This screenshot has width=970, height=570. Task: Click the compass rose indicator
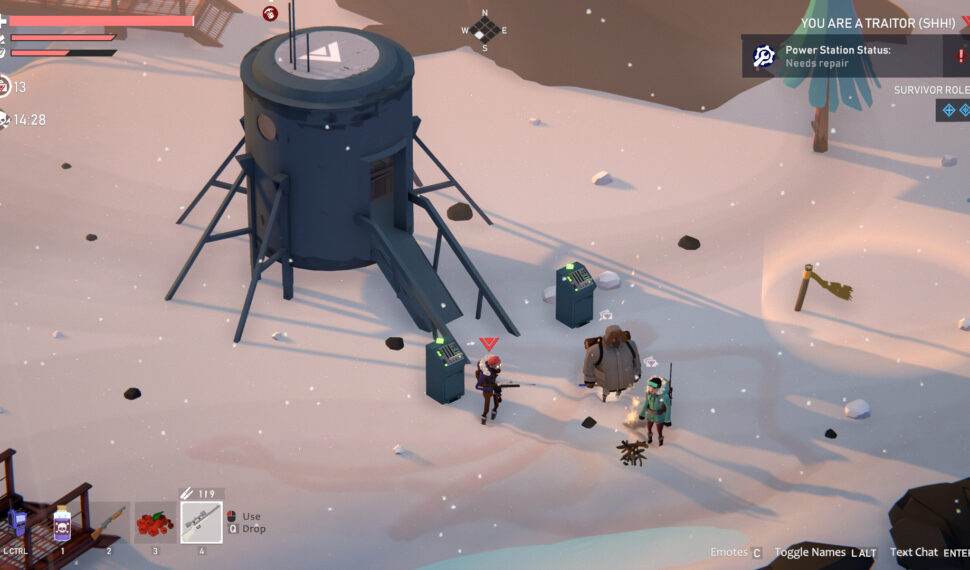click(485, 30)
